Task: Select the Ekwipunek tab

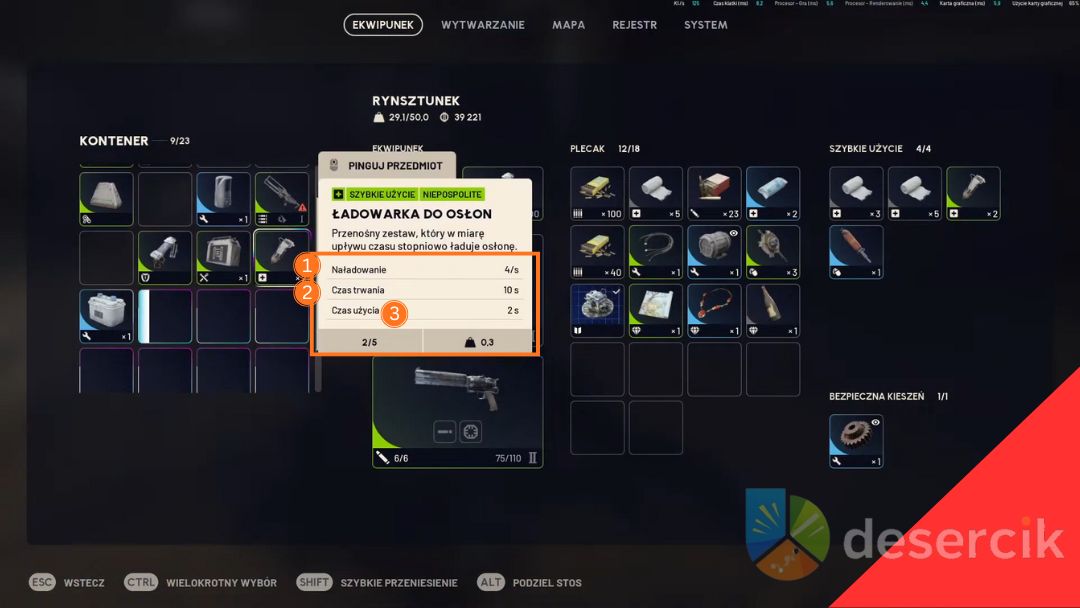Action: pyautogui.click(x=383, y=25)
